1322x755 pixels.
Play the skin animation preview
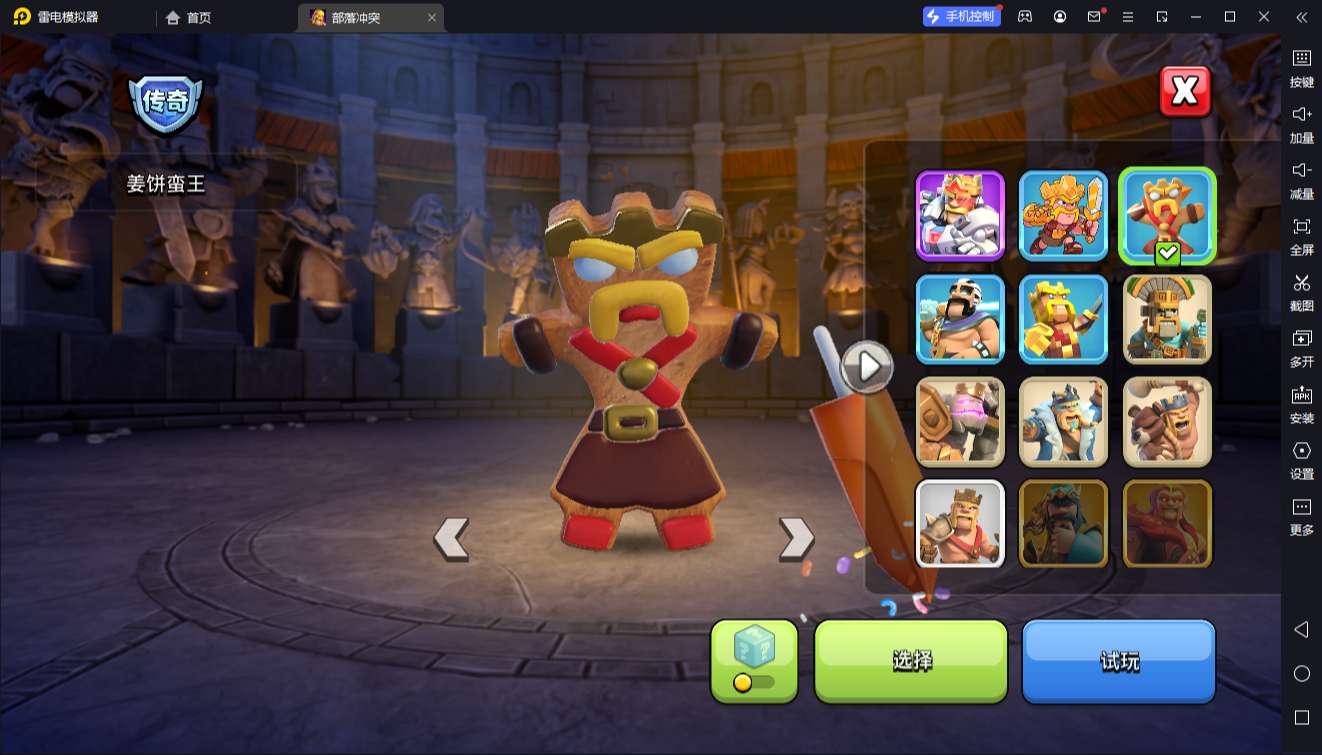[867, 367]
